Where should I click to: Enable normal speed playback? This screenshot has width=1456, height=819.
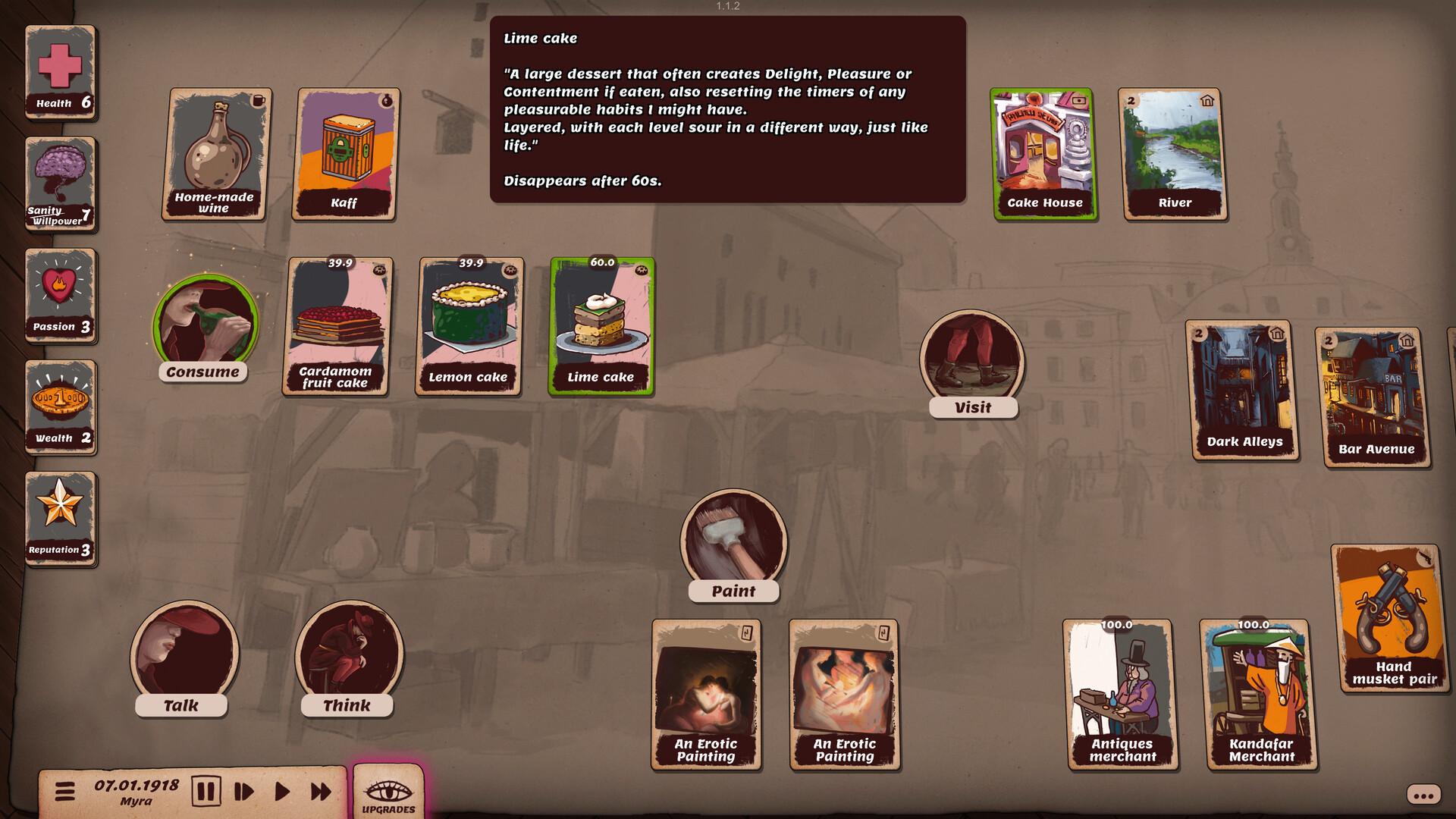pyautogui.click(x=281, y=790)
